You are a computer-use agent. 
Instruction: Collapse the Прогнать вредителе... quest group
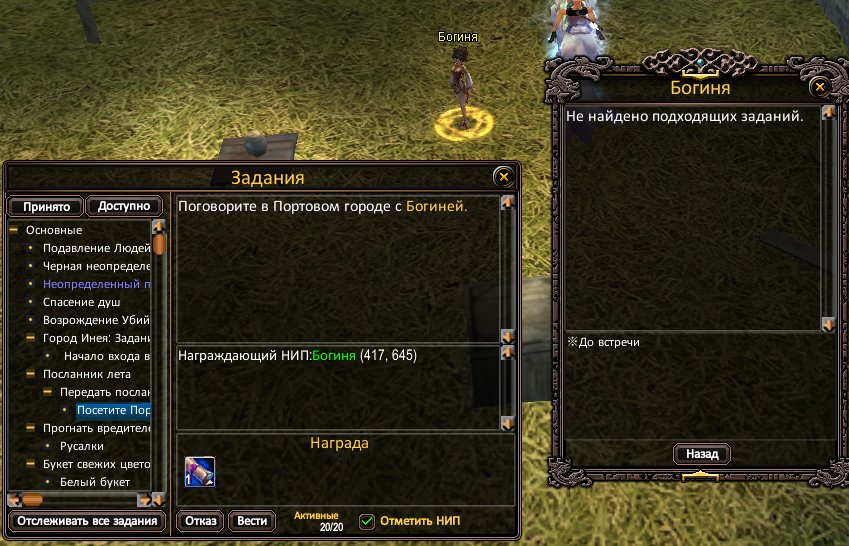(x=31, y=428)
